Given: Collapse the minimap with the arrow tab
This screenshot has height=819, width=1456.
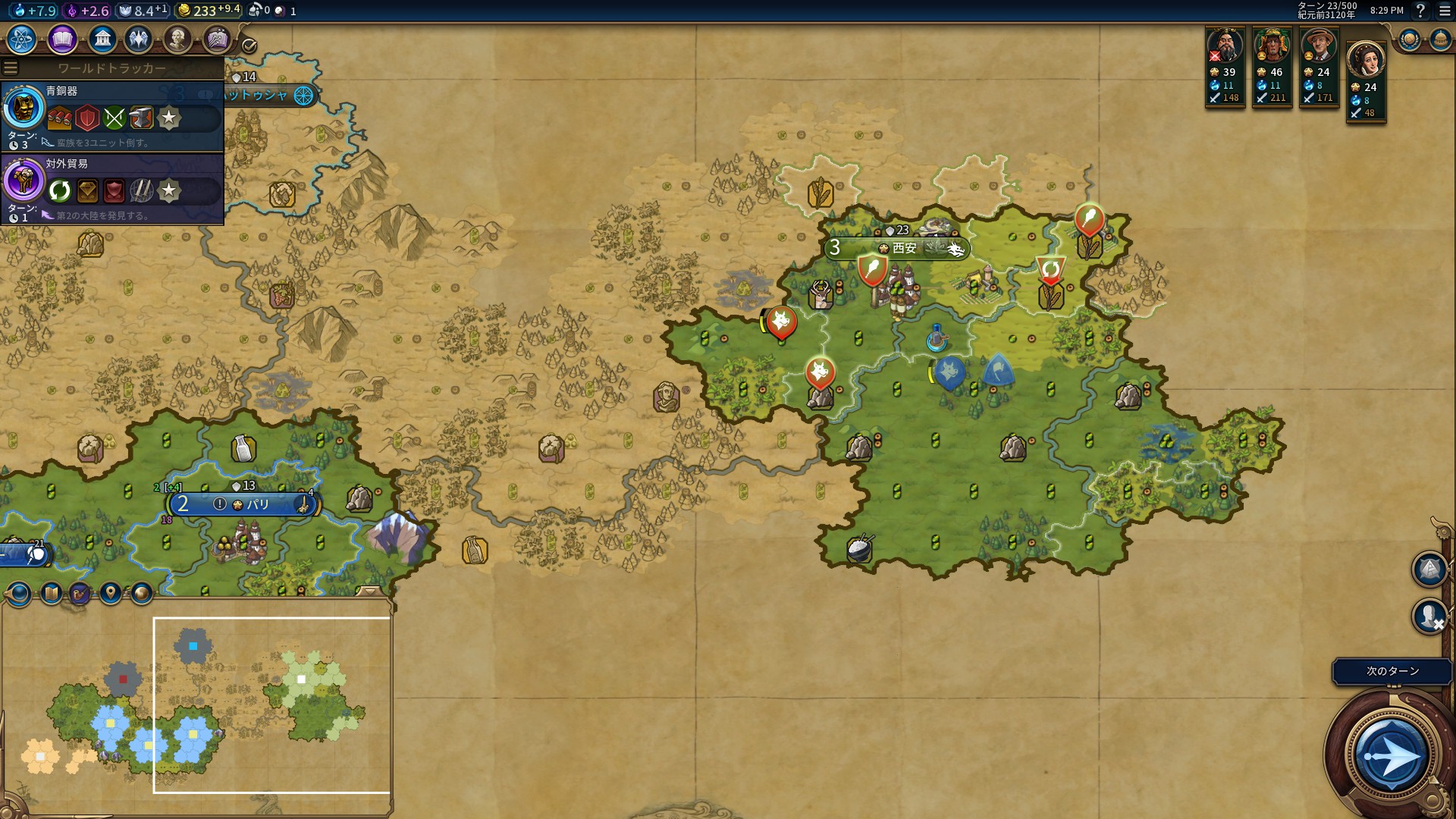Looking at the screenshot, I should [369, 591].
